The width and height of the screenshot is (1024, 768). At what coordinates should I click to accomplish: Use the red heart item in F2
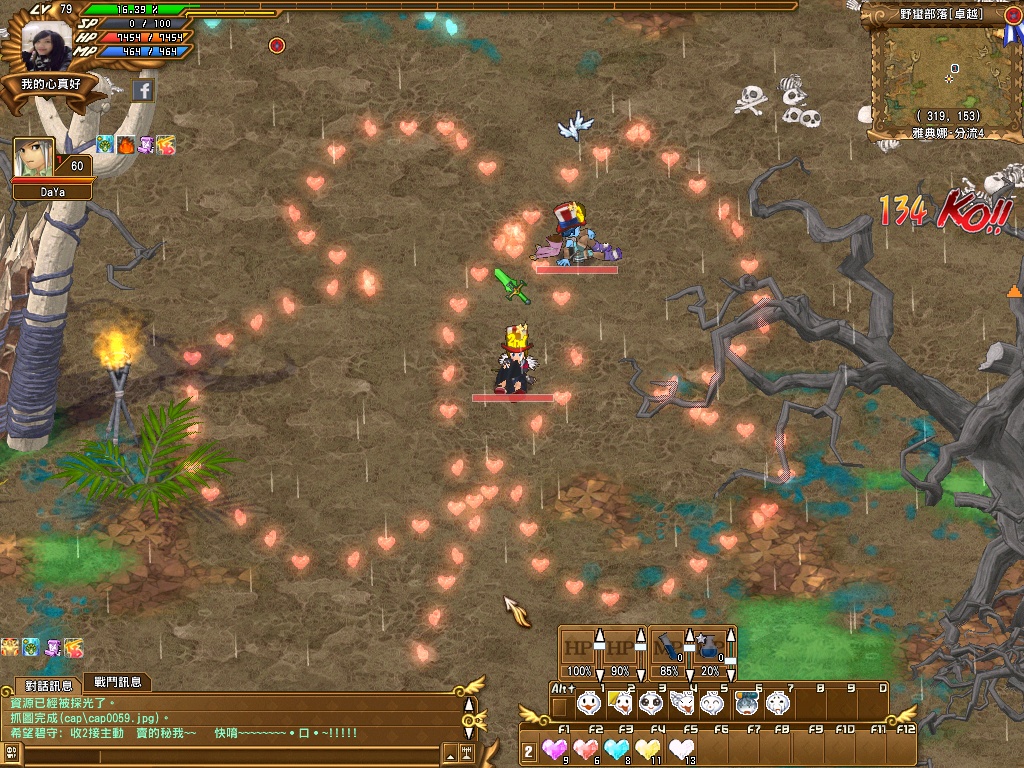(588, 749)
